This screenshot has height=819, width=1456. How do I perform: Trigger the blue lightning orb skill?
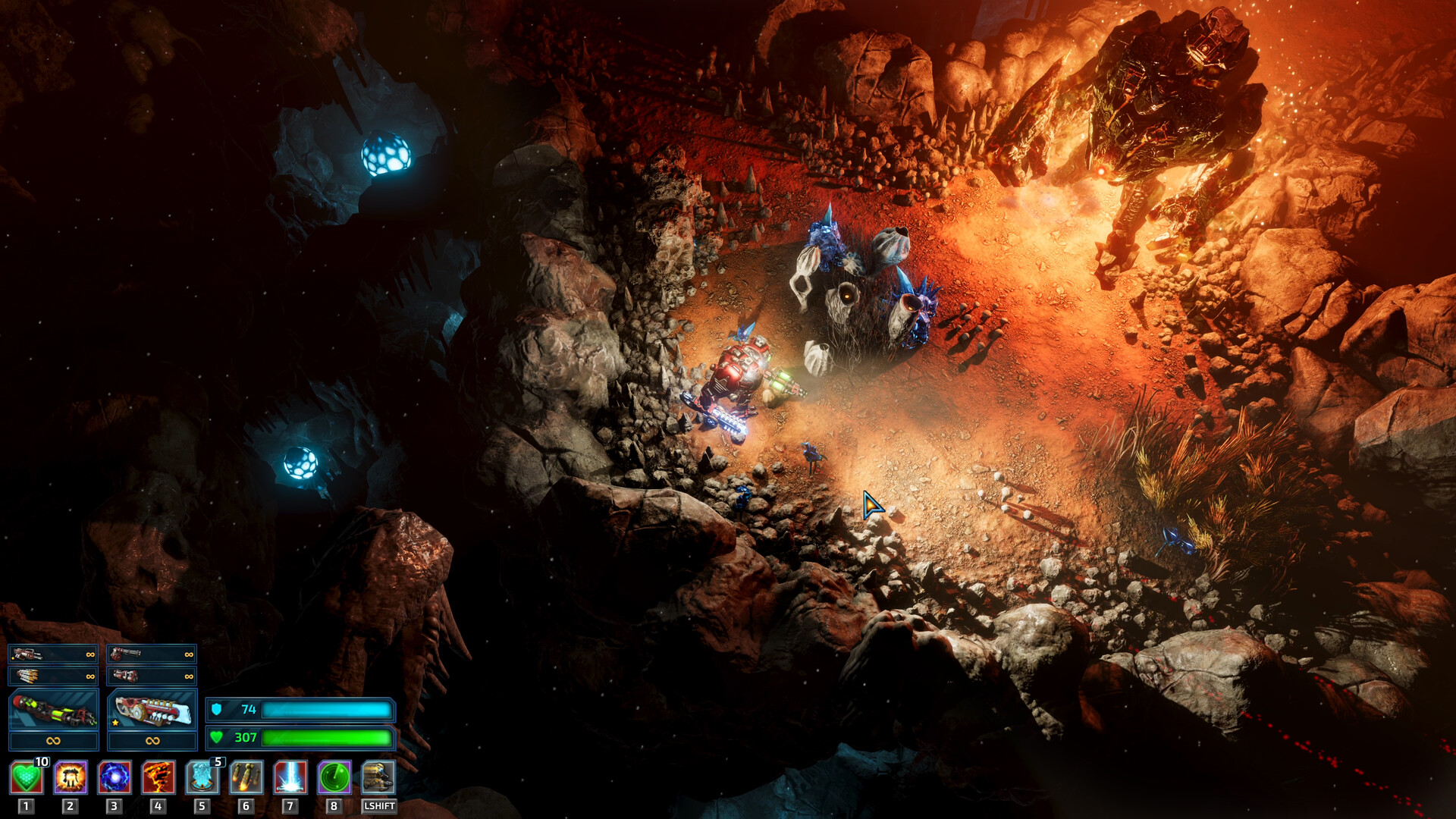pos(115,777)
